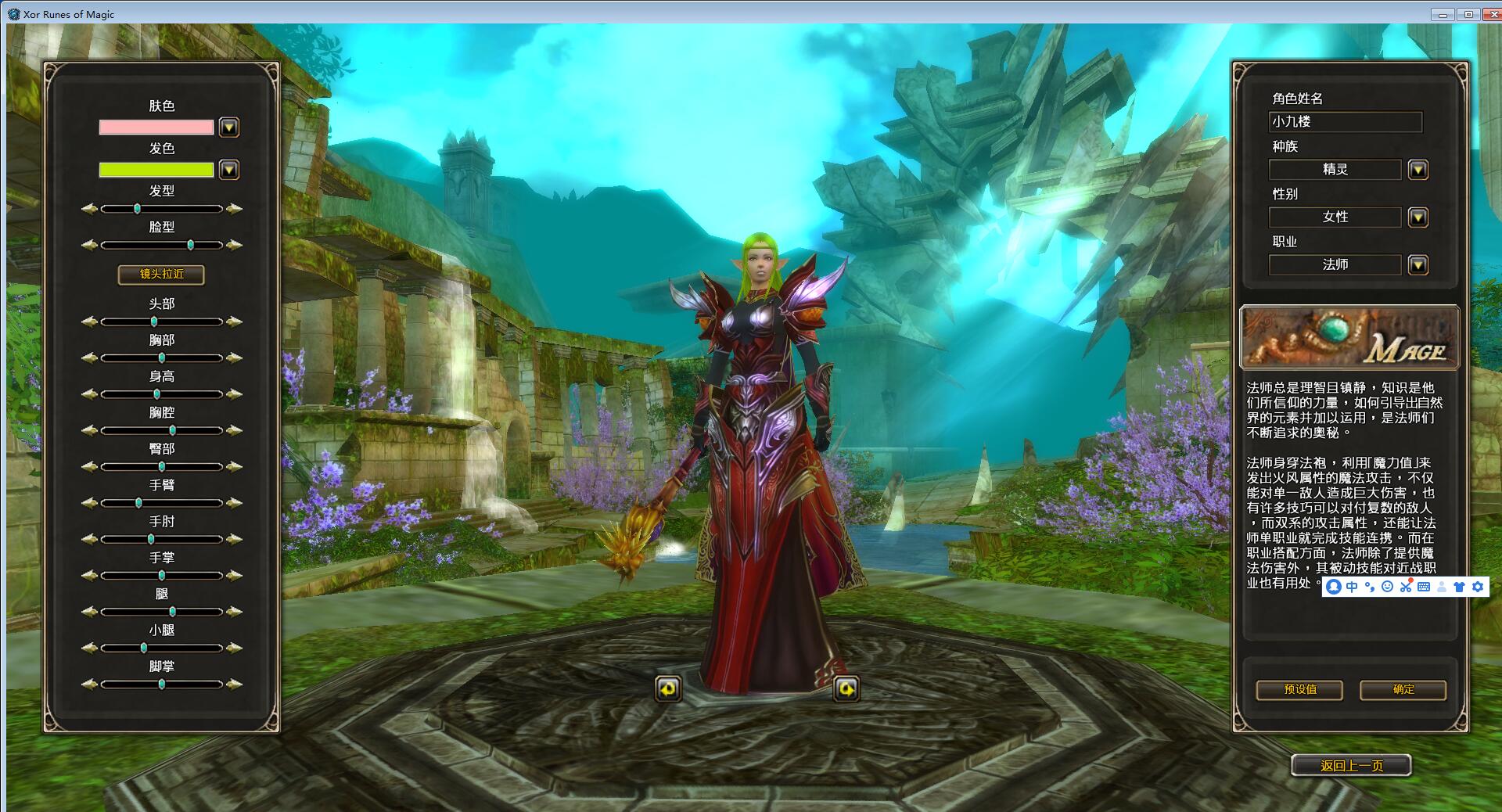Rotate the character with the right rotation arrow
Image resolution: width=1502 pixels, height=812 pixels.
(846, 688)
